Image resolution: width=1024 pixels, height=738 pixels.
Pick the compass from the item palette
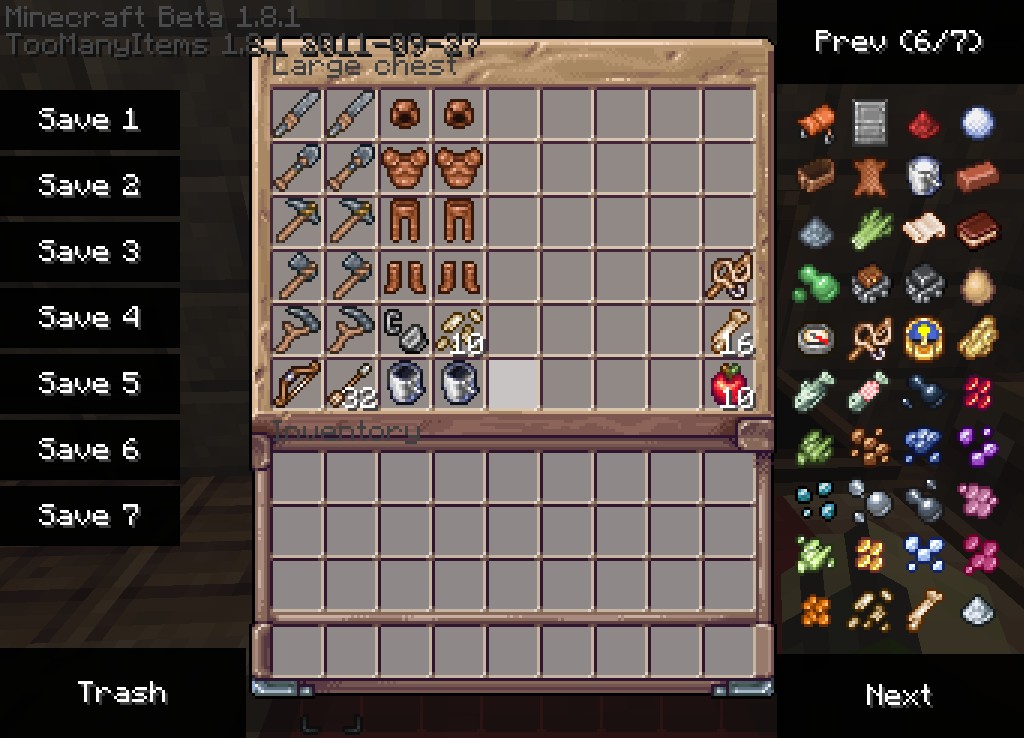(x=816, y=340)
